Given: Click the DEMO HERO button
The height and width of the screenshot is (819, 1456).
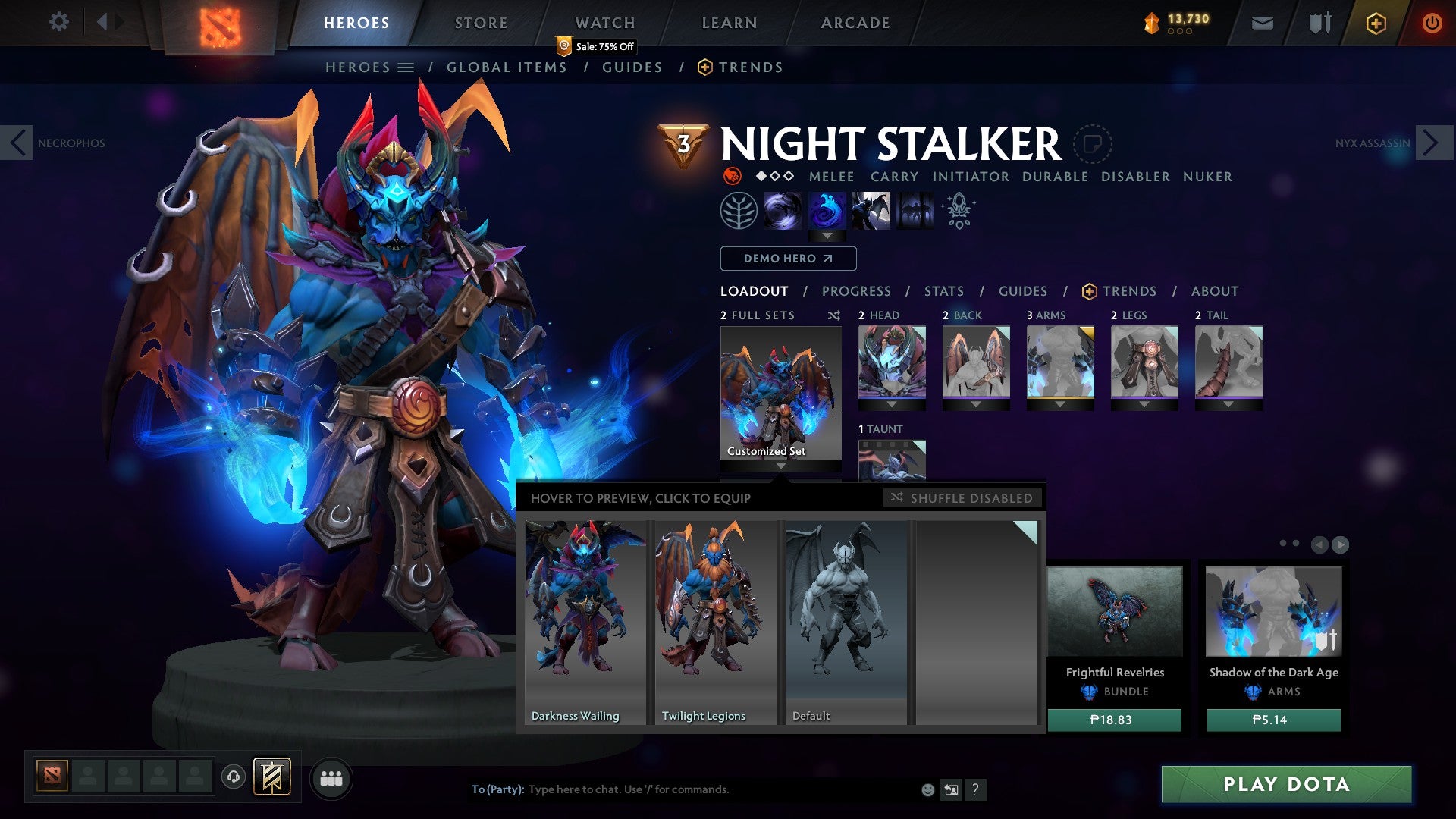Looking at the screenshot, I should (787, 258).
